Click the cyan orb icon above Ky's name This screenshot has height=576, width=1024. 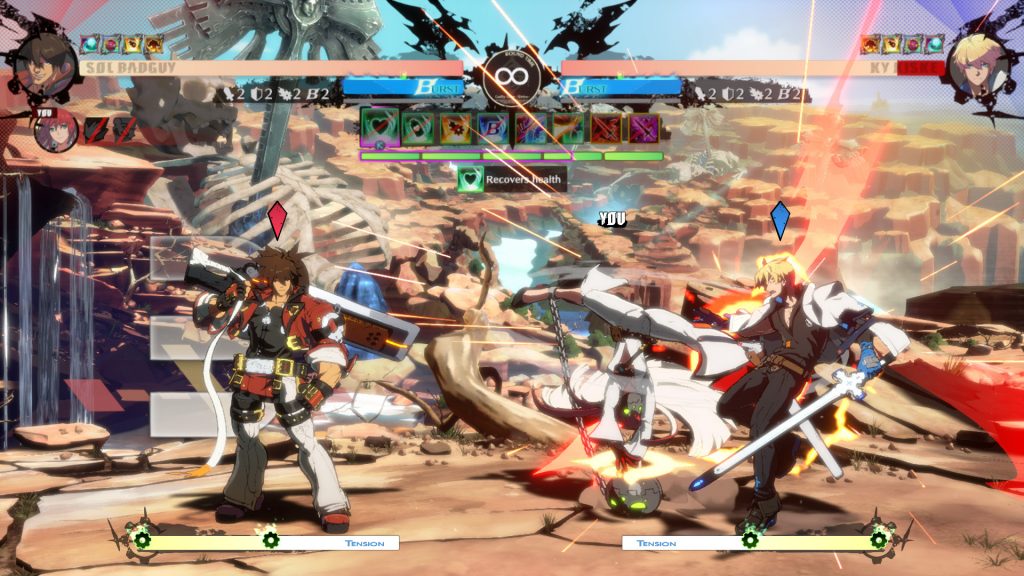pos(934,44)
